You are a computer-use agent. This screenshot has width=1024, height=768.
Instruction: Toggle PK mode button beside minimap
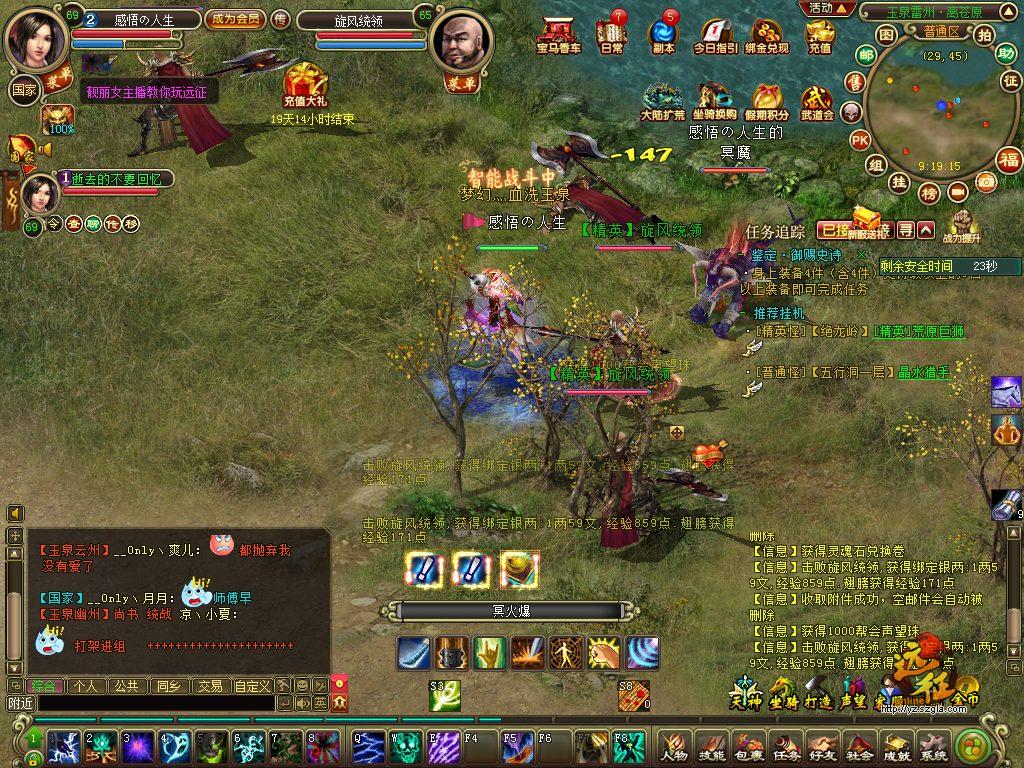tap(859, 140)
